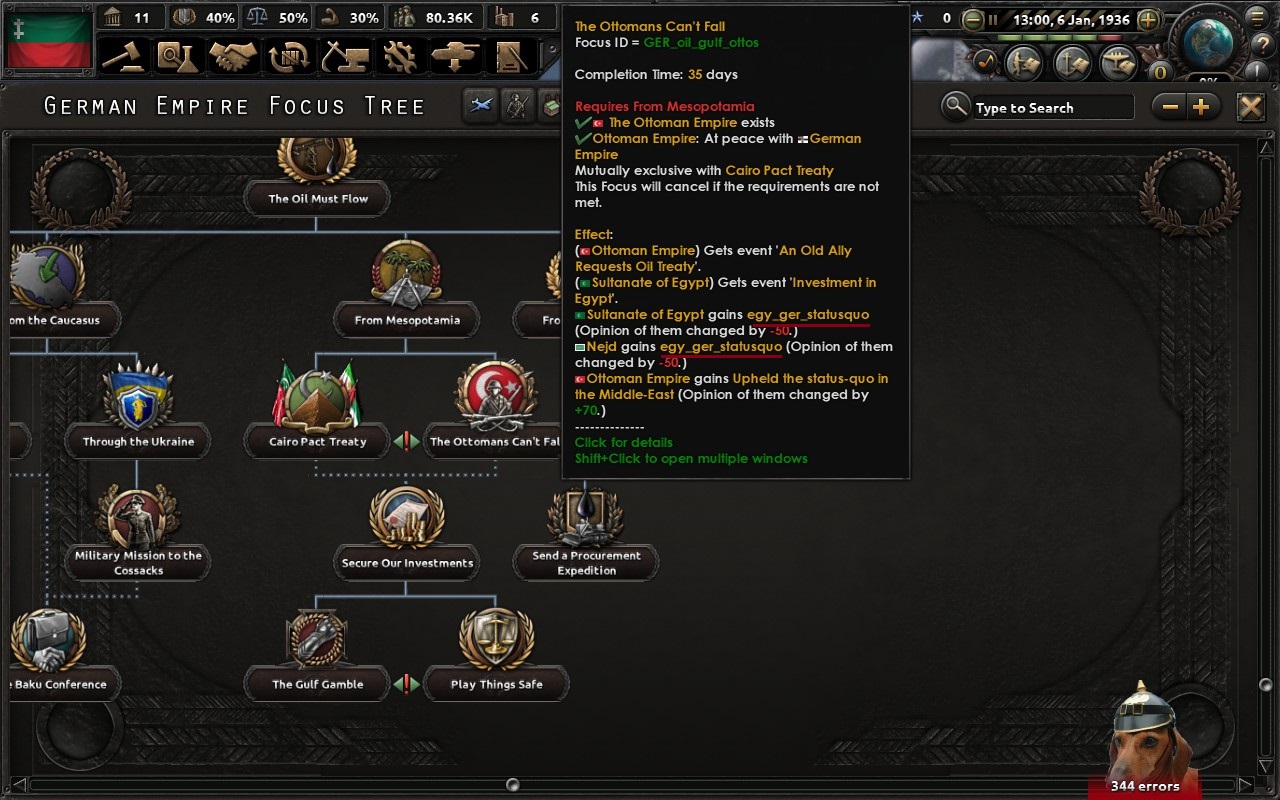The width and height of the screenshot is (1280, 800).
Task: Open the Research tab via the magnifier icon
Action: tap(177, 57)
